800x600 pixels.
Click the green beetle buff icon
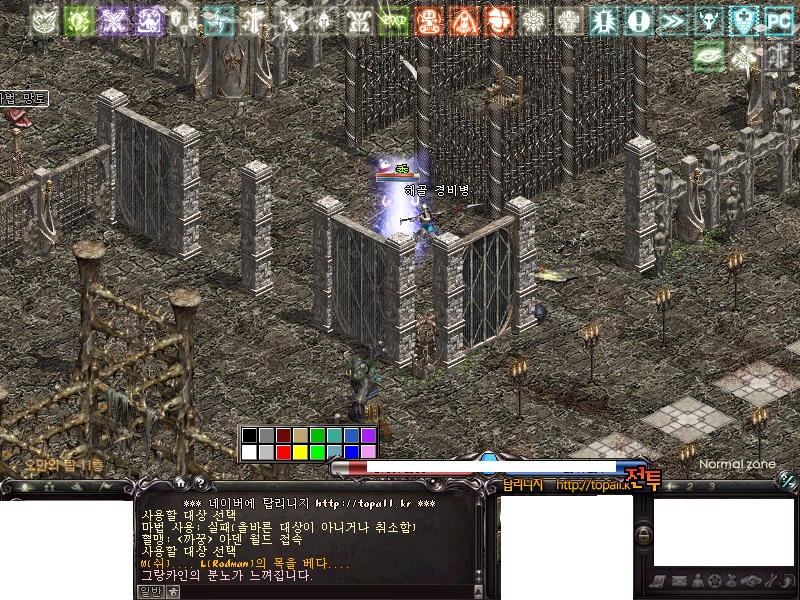pos(79,21)
